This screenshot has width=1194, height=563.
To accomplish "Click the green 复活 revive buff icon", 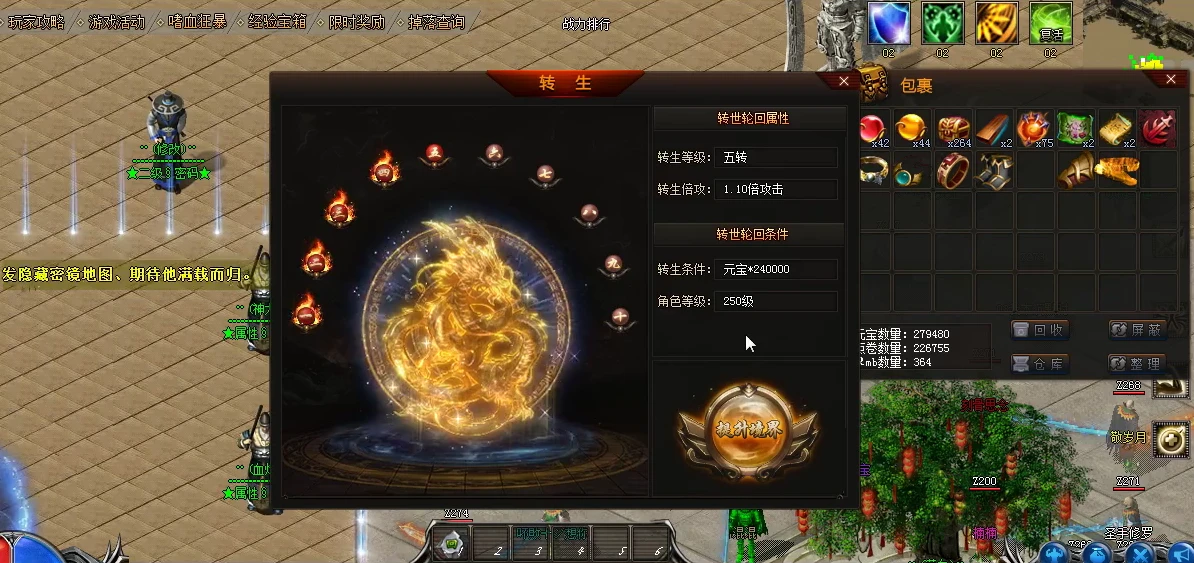I will [1050, 23].
